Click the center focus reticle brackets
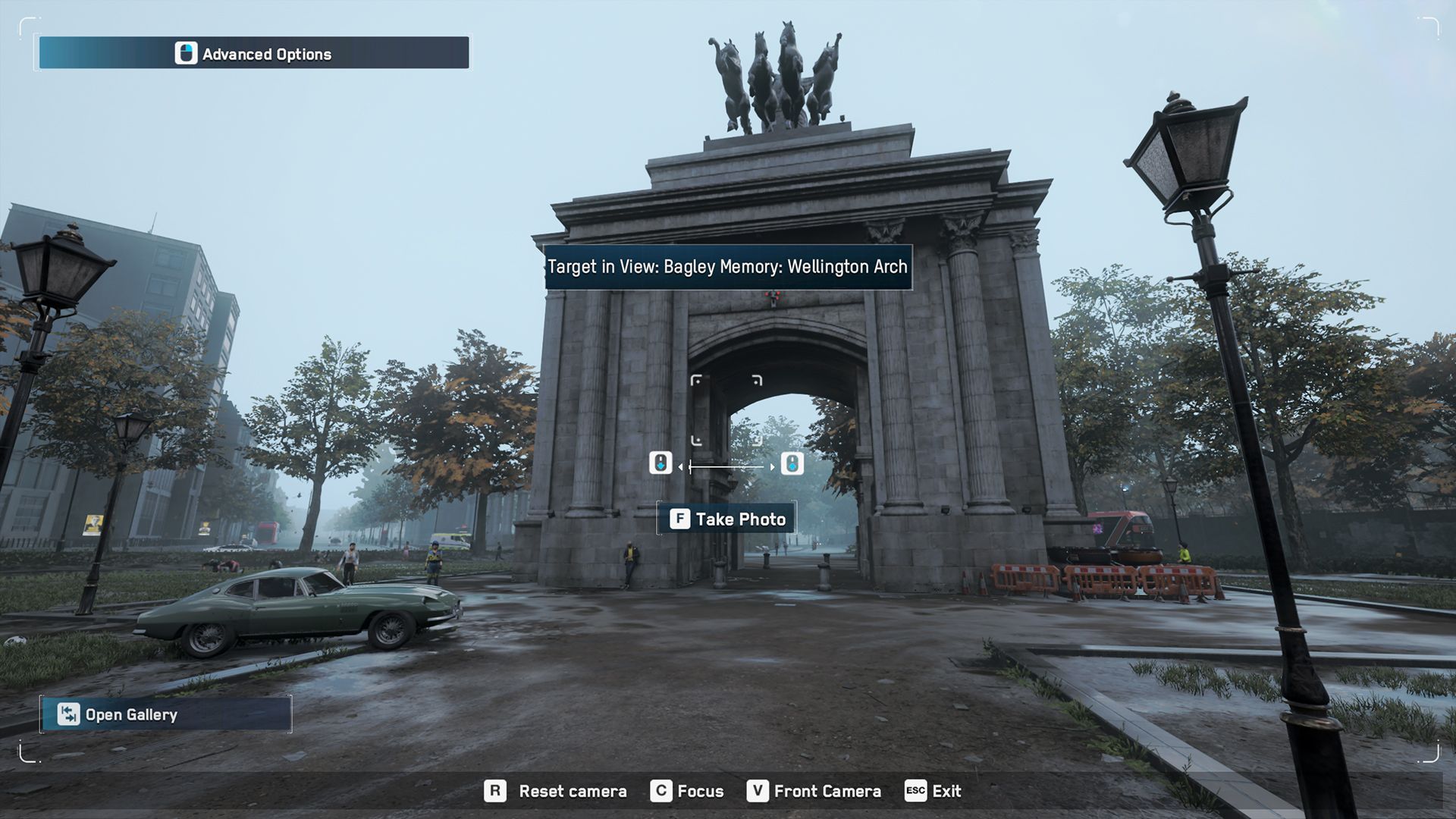 pyautogui.click(x=726, y=409)
